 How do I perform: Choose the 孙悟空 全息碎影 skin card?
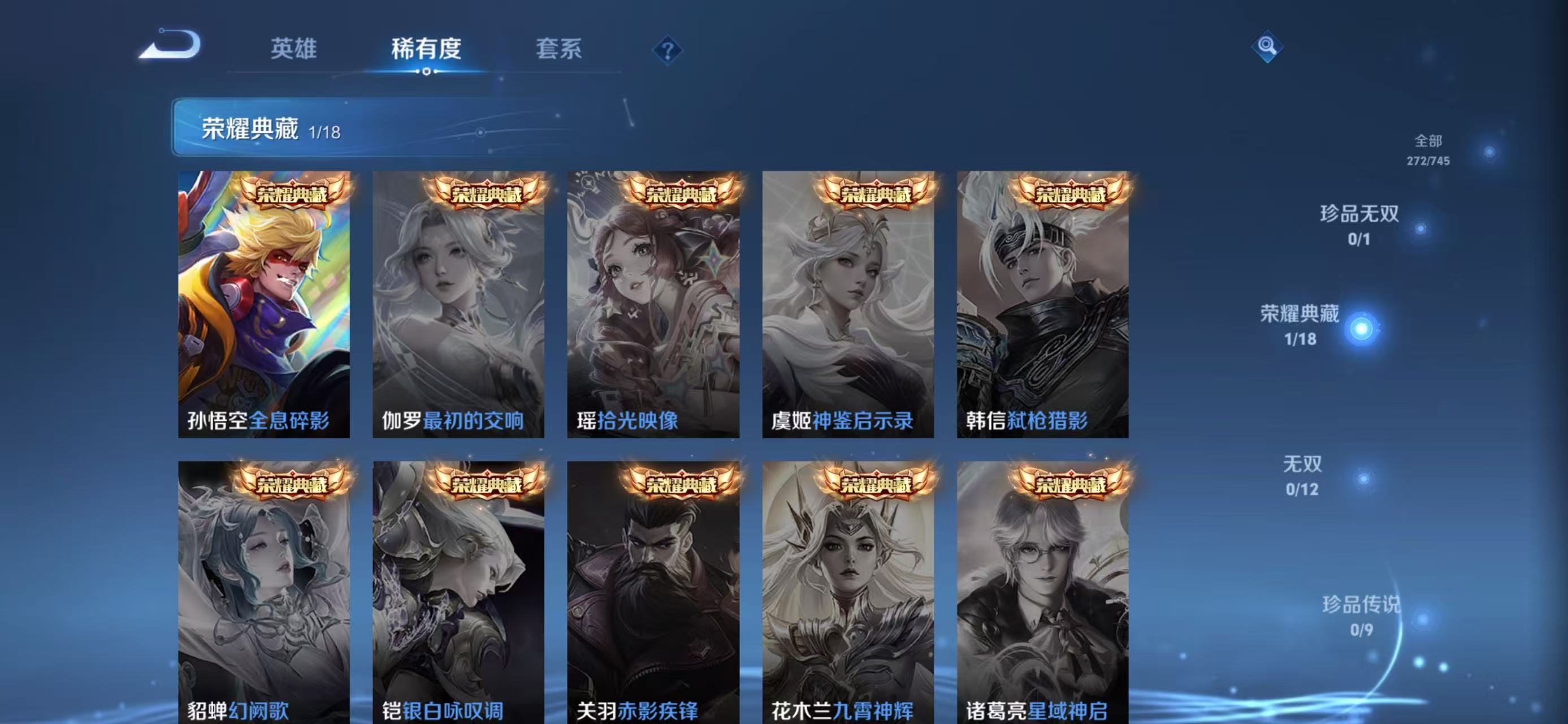coord(263,304)
